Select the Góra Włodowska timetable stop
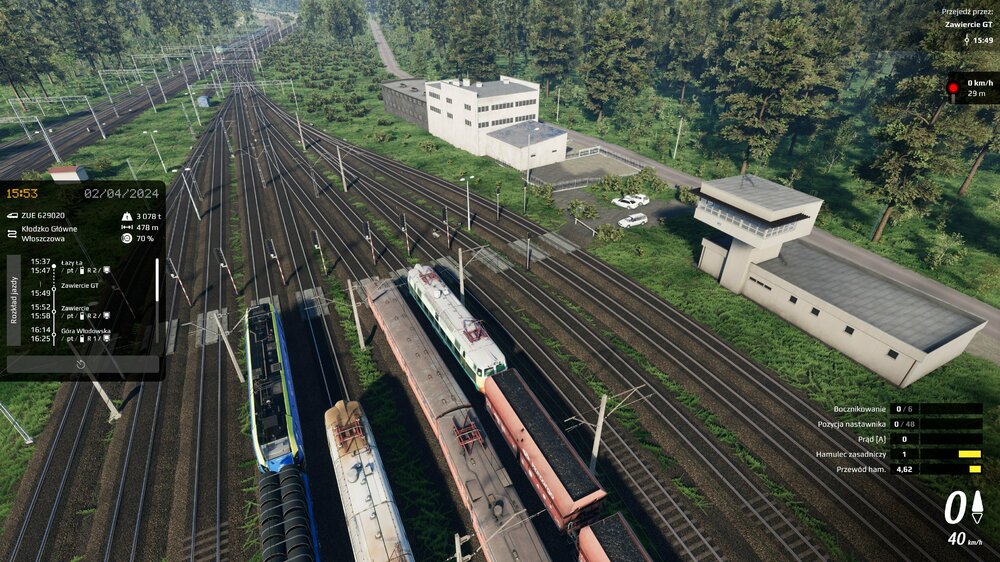 point(85,335)
